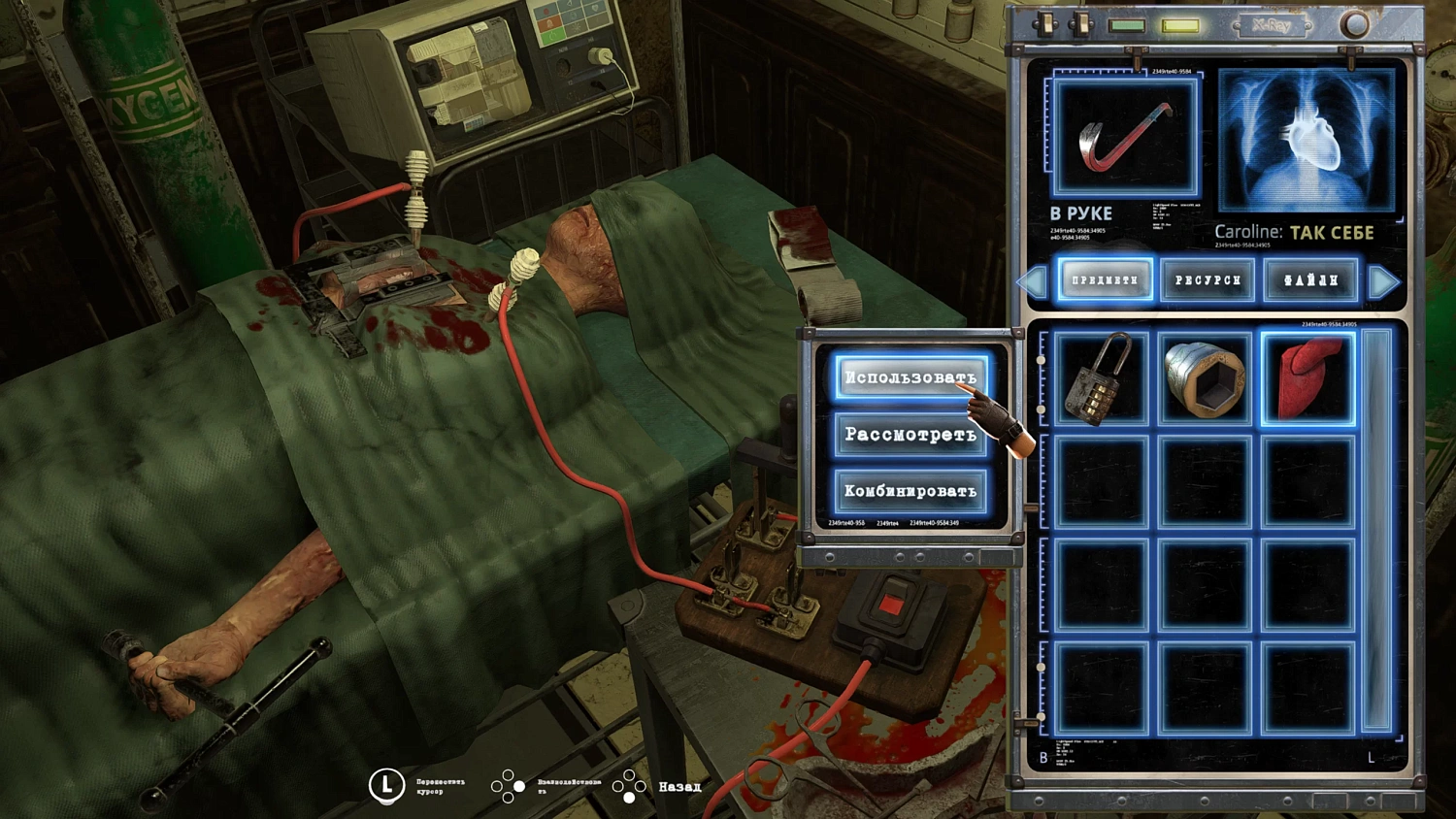Viewport: 1456px width, 819px height.
Task: Select the red organ item slot
Action: [1307, 377]
